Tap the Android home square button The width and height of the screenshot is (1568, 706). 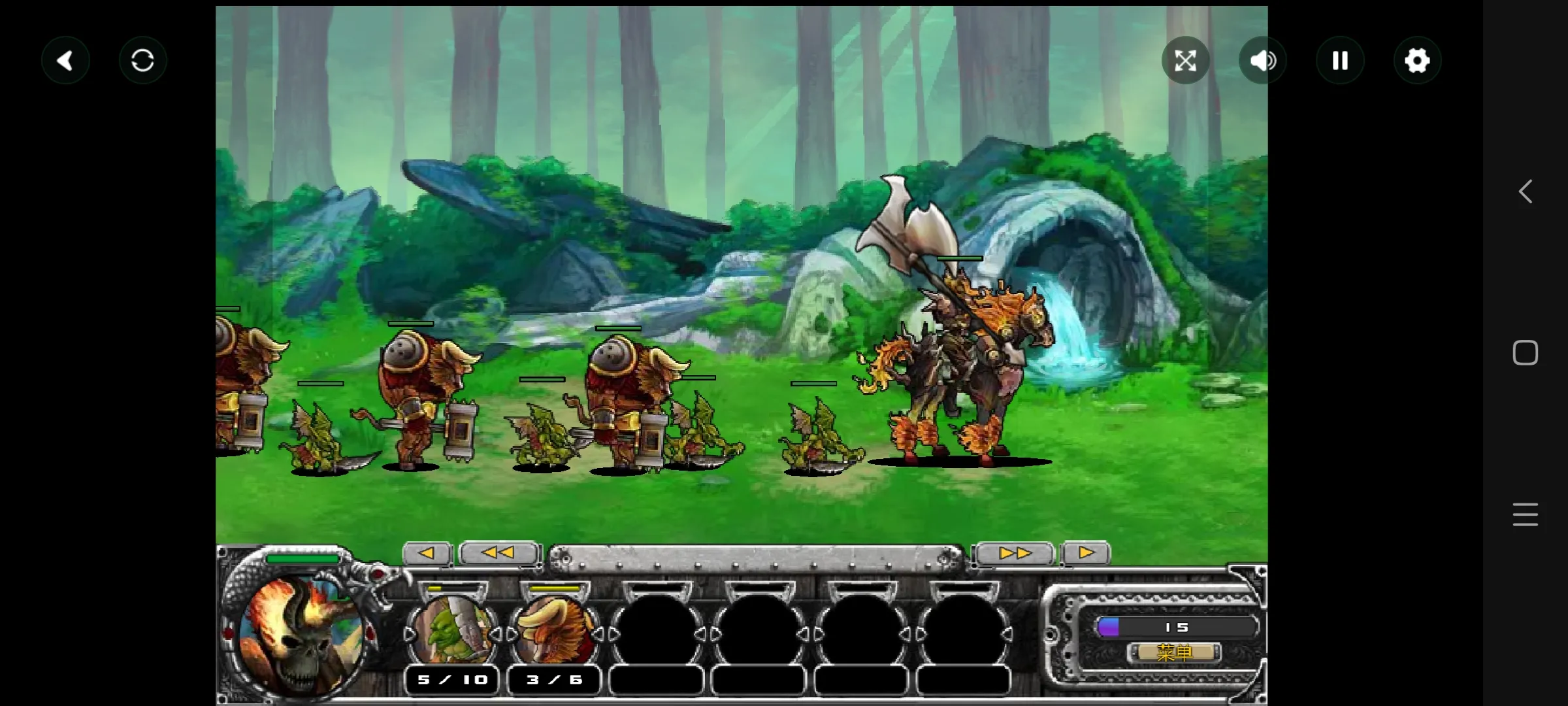coord(1525,353)
